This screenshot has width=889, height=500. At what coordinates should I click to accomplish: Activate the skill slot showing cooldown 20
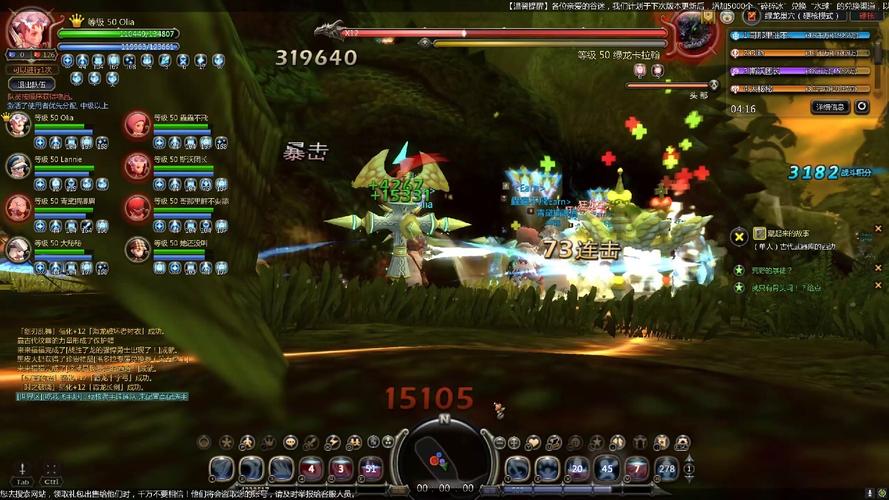click(x=576, y=468)
